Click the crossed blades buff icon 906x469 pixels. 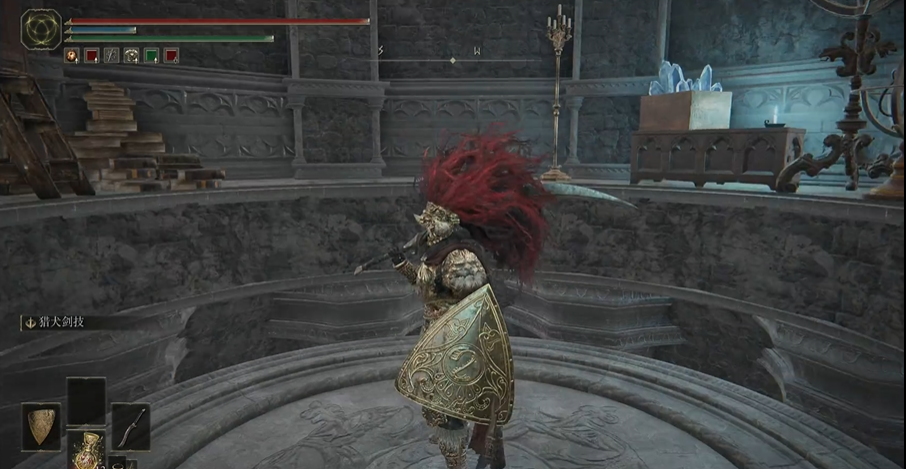112,56
